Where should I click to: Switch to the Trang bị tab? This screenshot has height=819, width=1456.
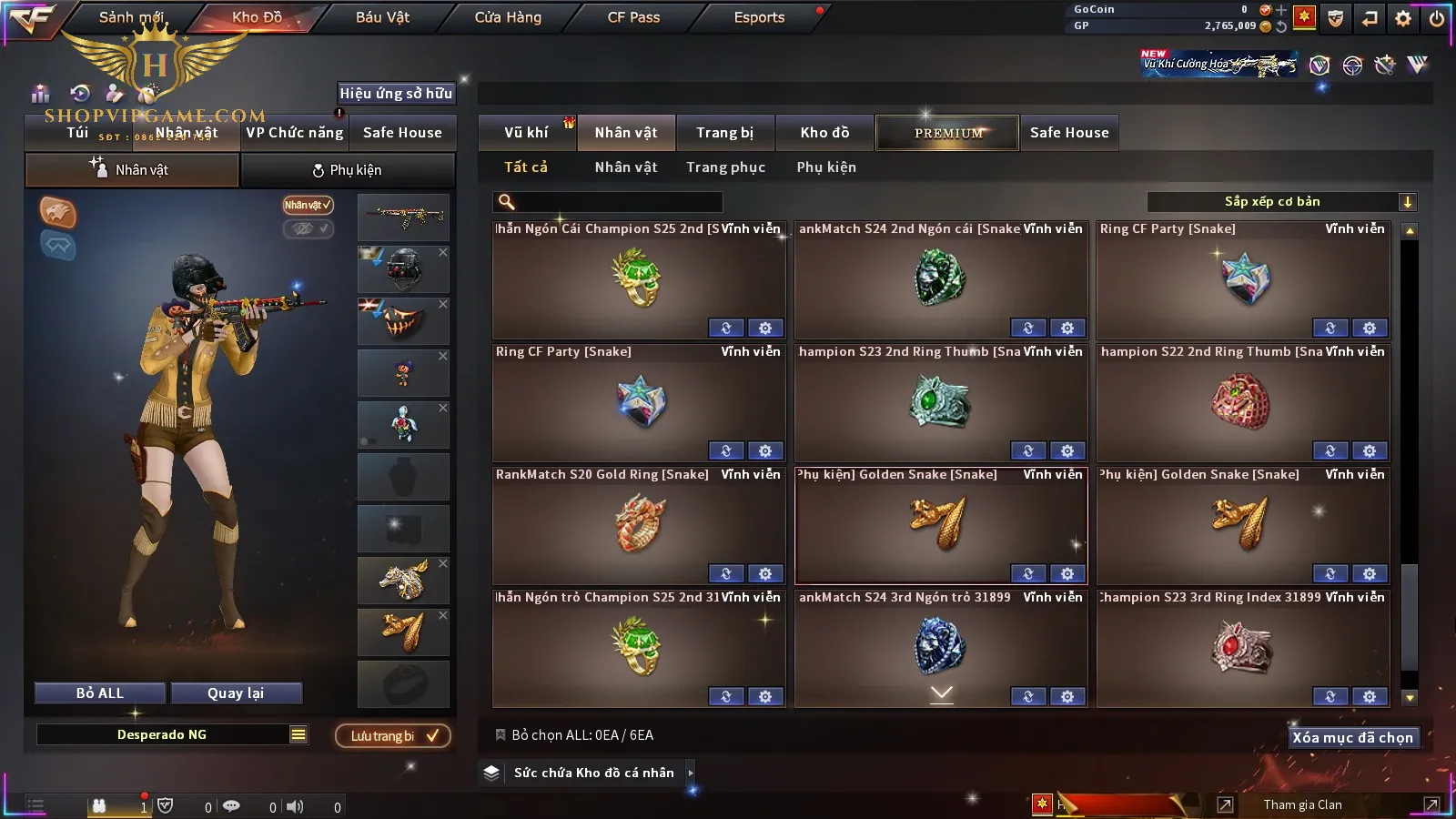724,133
